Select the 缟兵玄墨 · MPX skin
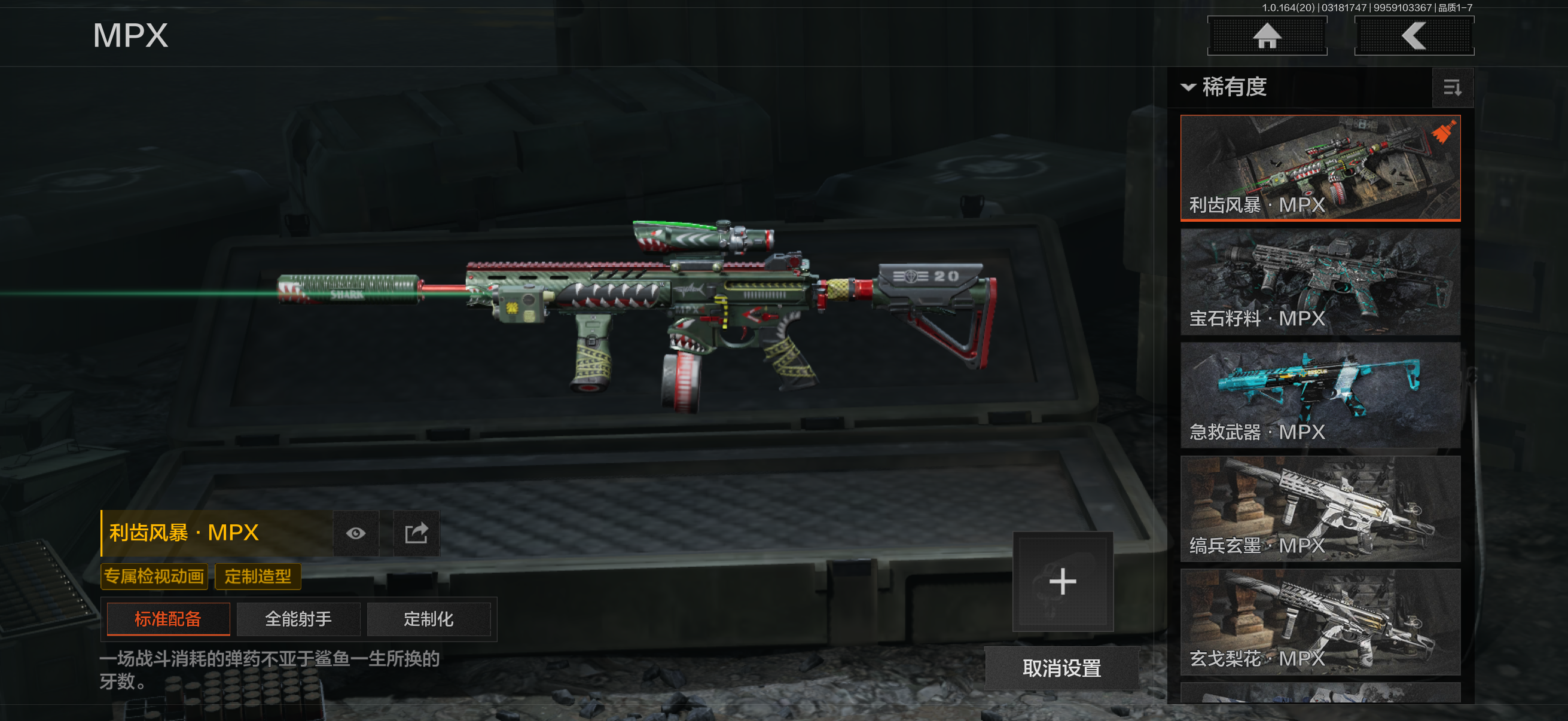Viewport: 1568px width, 721px height. (1320, 508)
